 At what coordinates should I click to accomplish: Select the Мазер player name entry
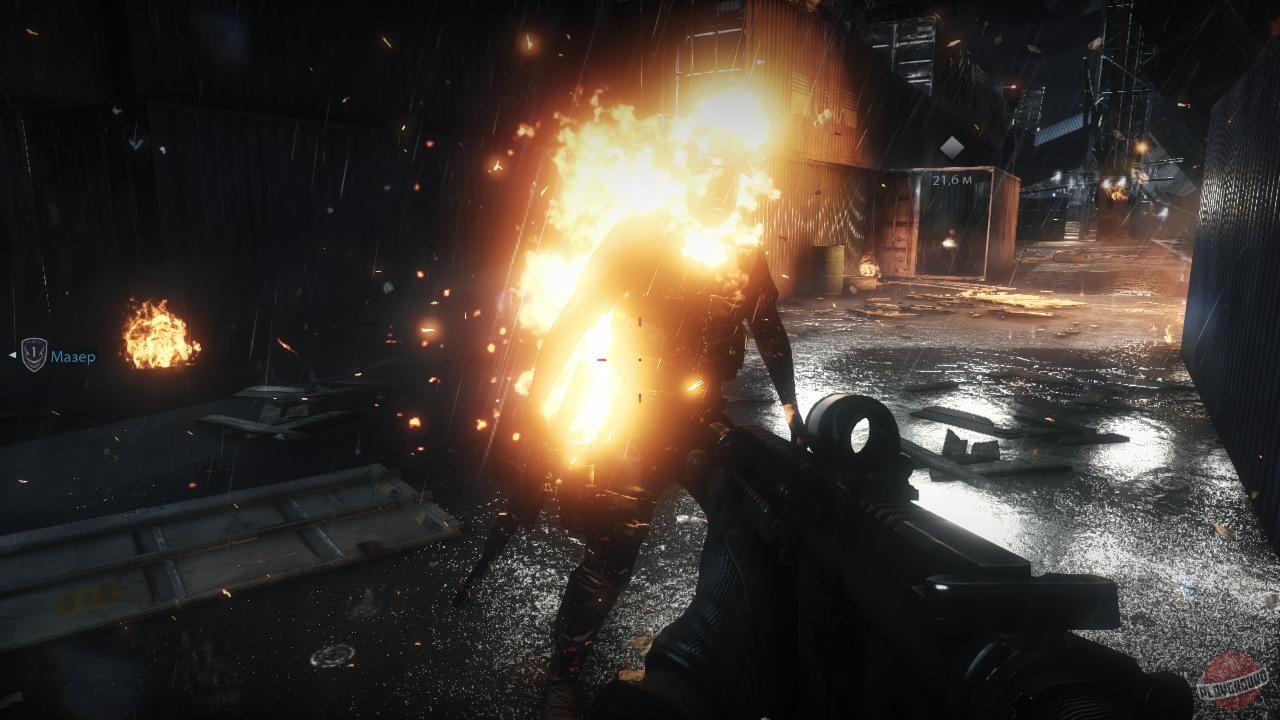(73, 356)
